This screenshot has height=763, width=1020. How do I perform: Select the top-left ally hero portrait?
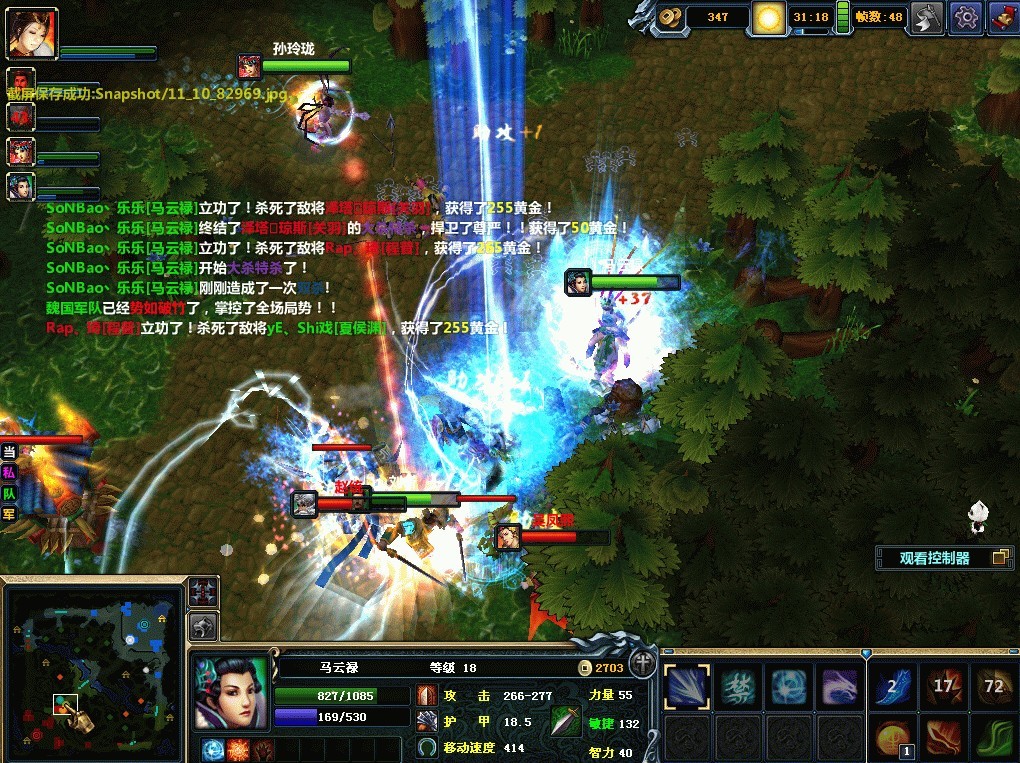click(33, 35)
